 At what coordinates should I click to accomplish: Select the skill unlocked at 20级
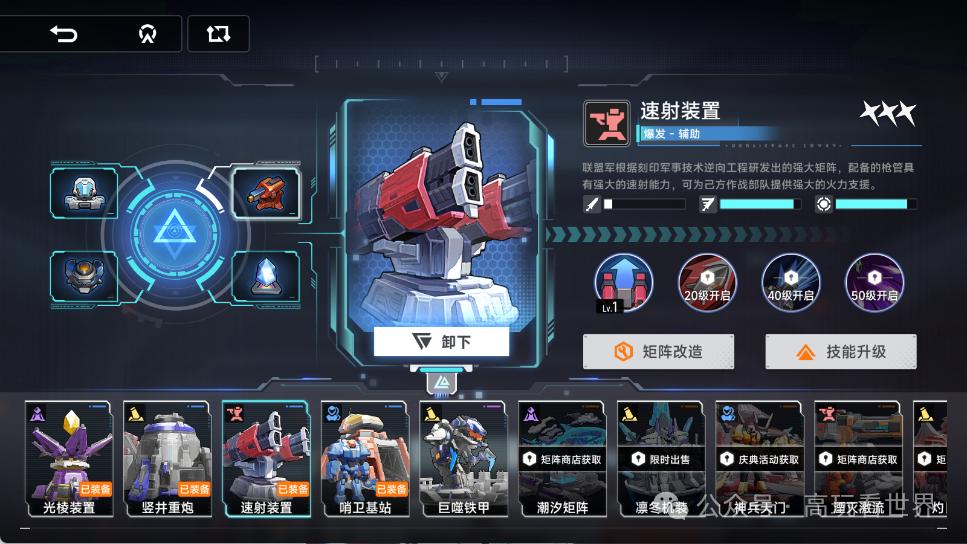click(708, 283)
